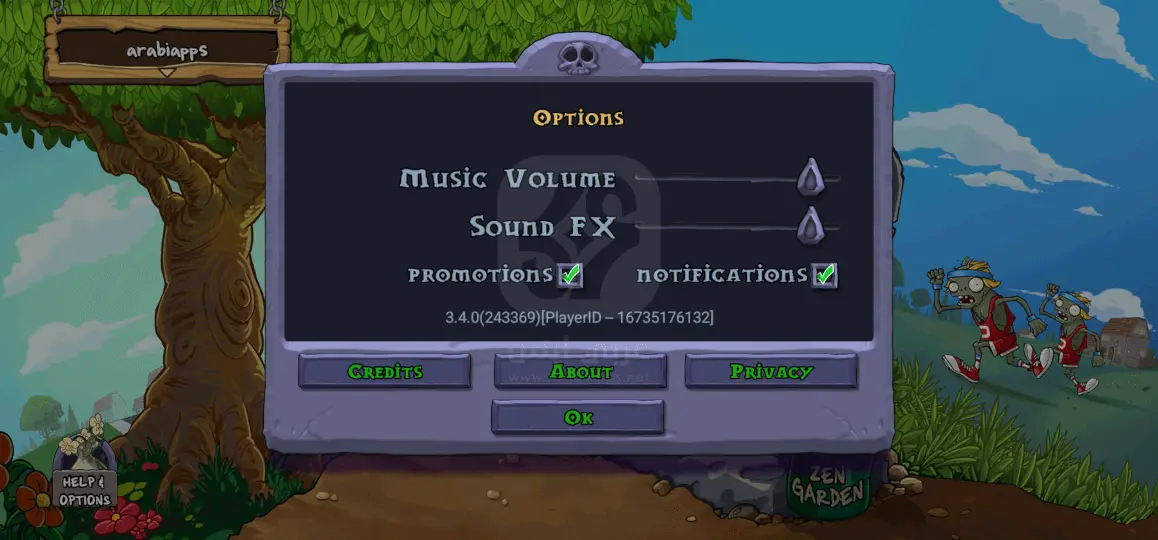The width and height of the screenshot is (1158, 540).
Task: Uncheck the Notifications checkbox
Action: (x=824, y=275)
